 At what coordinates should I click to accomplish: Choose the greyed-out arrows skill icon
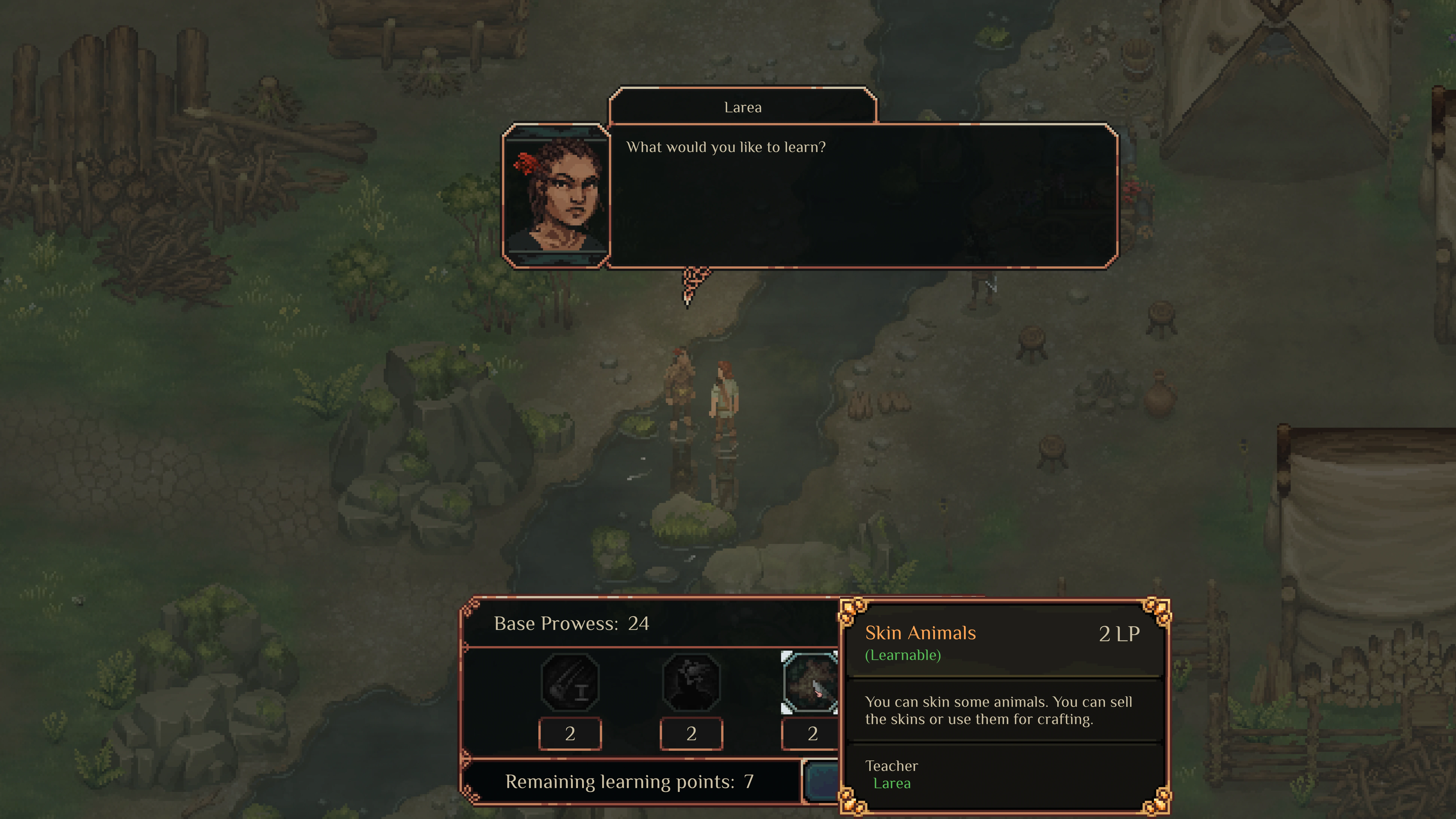coord(570,682)
